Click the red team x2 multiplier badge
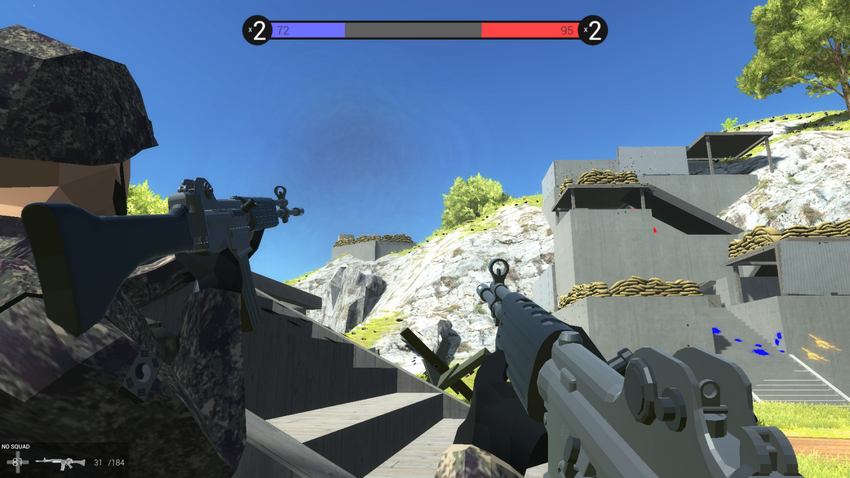 (x=592, y=31)
